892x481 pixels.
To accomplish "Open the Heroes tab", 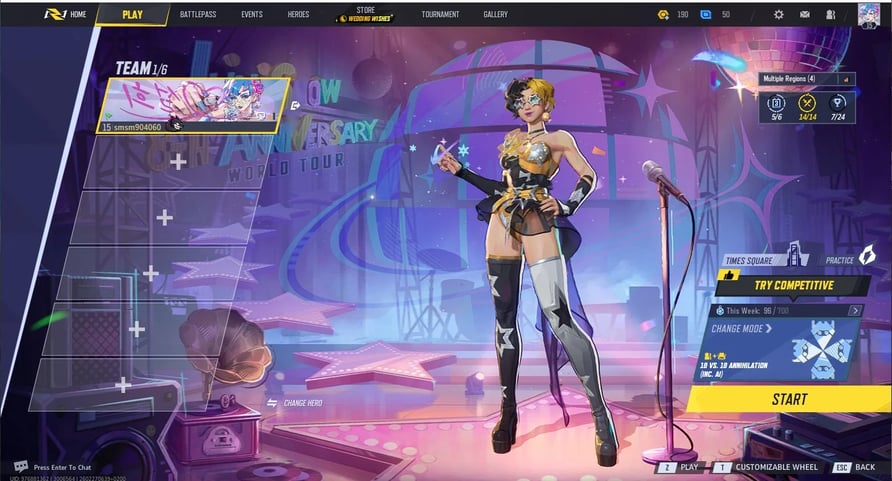I will (298, 15).
